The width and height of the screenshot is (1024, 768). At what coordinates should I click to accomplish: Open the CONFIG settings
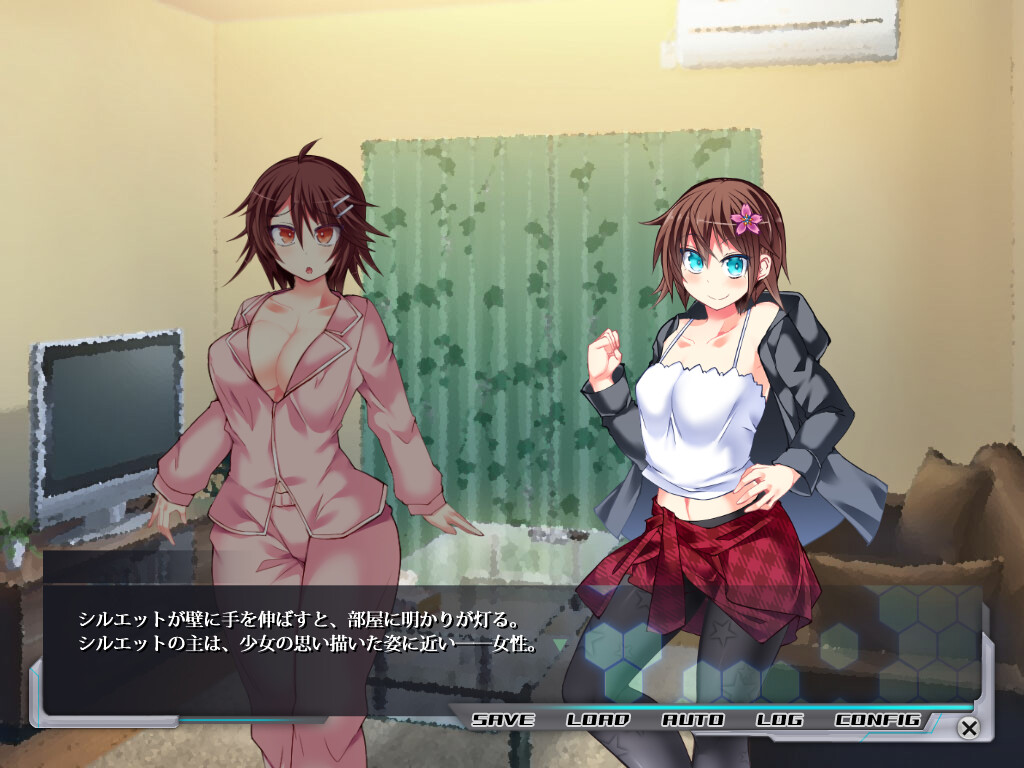(x=877, y=719)
